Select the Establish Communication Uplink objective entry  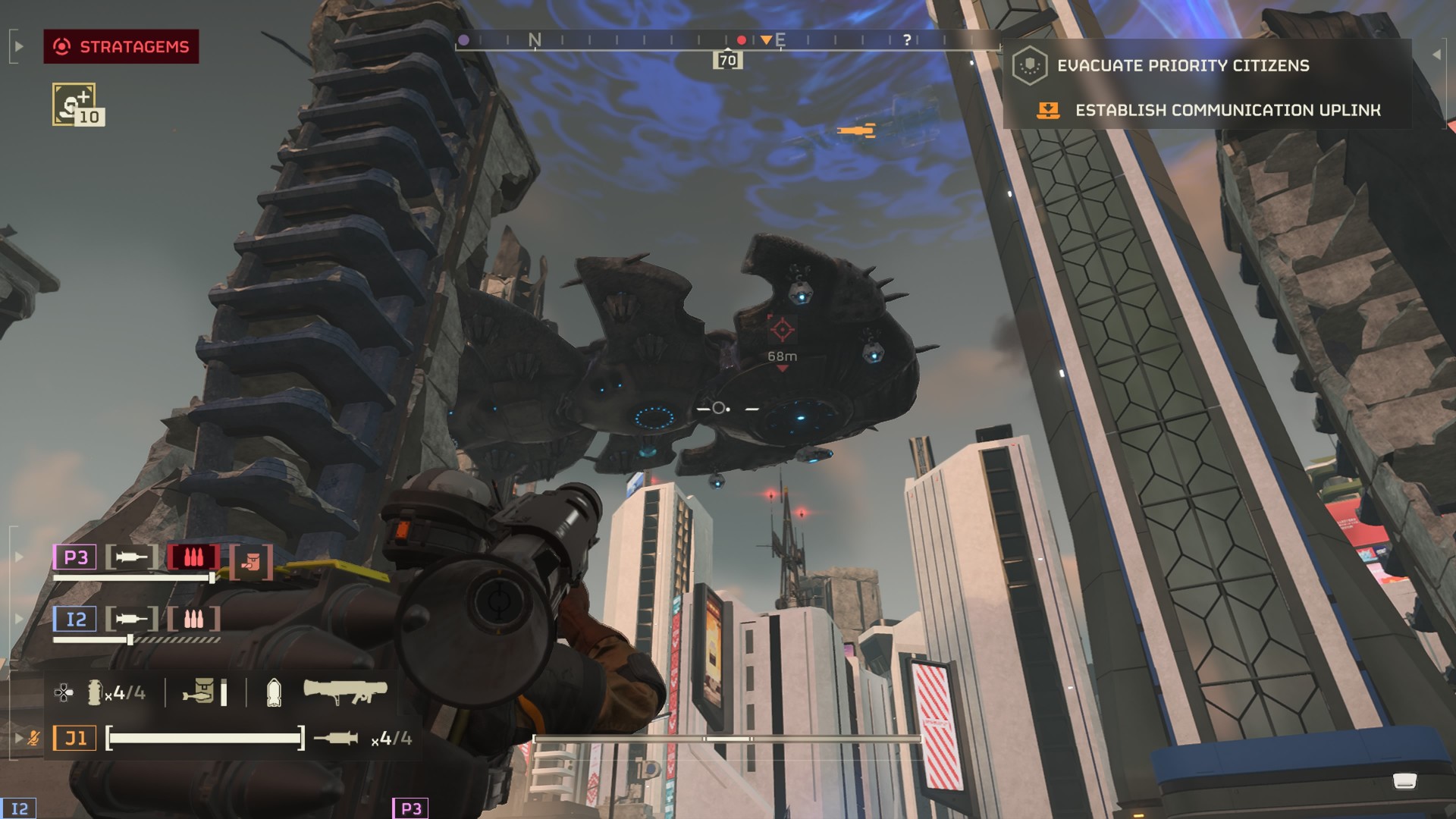click(x=1227, y=111)
